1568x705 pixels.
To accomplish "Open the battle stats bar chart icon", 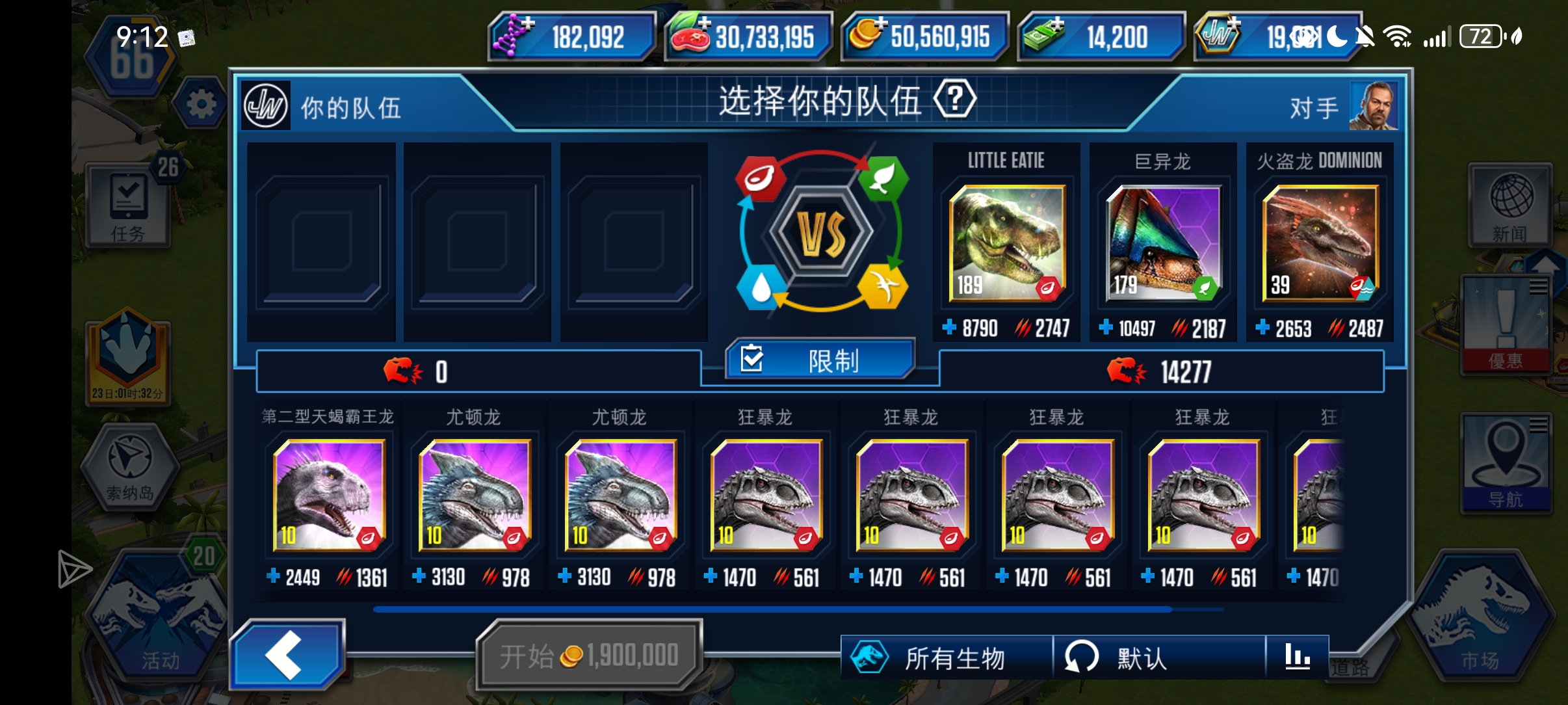I will (1299, 657).
